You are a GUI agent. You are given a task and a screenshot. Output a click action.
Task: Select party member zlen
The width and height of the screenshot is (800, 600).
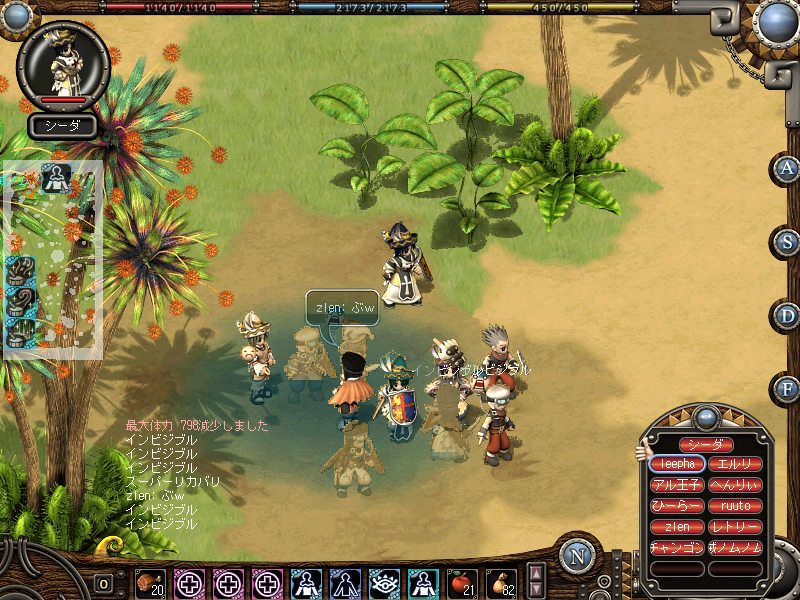coord(677,527)
